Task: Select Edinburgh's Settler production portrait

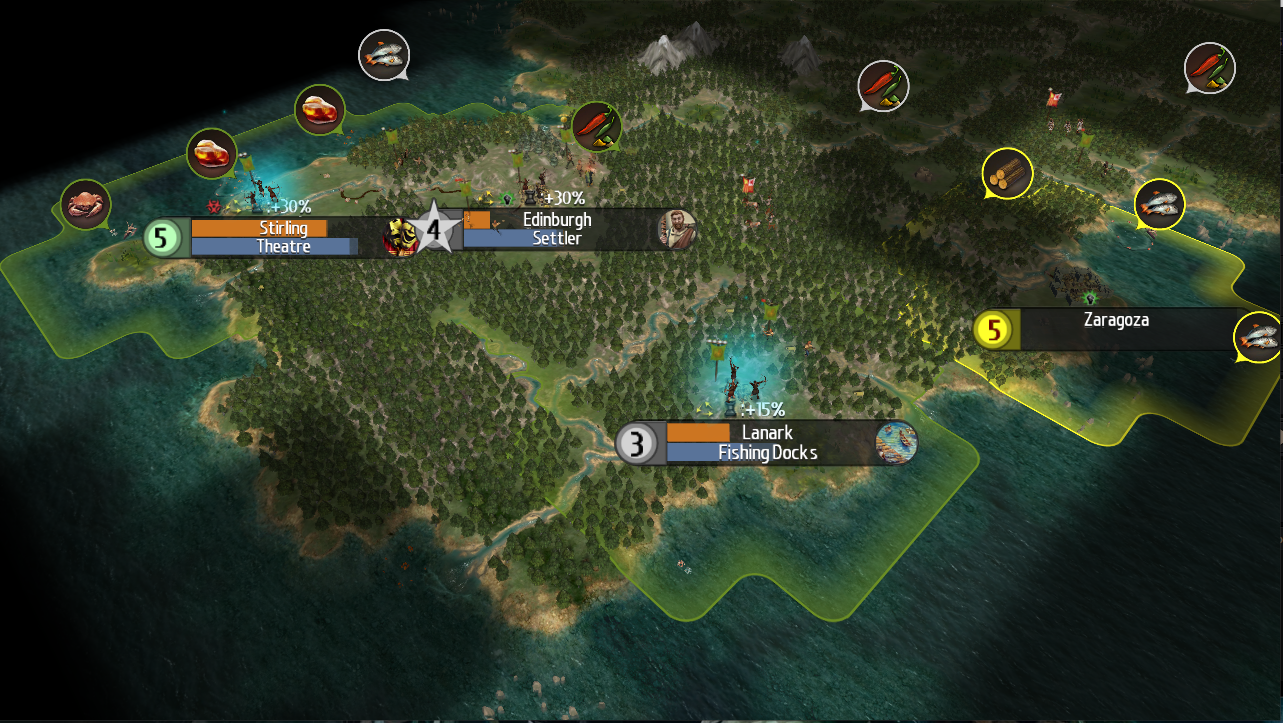Action: pos(676,229)
